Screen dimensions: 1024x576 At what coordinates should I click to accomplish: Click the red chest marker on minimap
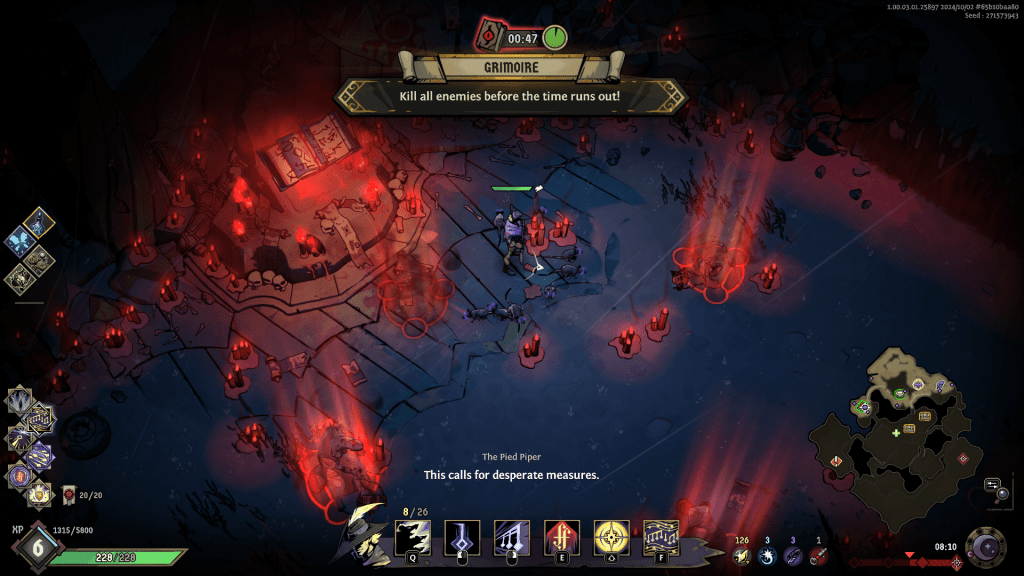point(835,460)
